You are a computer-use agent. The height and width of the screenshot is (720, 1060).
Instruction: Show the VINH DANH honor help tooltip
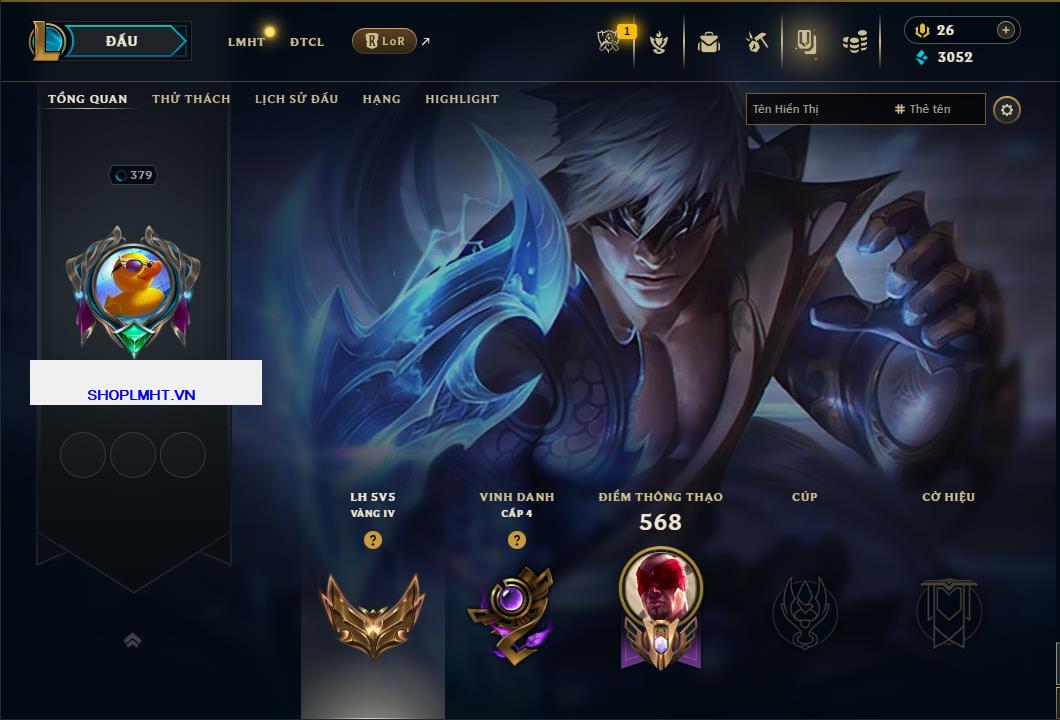[516, 540]
